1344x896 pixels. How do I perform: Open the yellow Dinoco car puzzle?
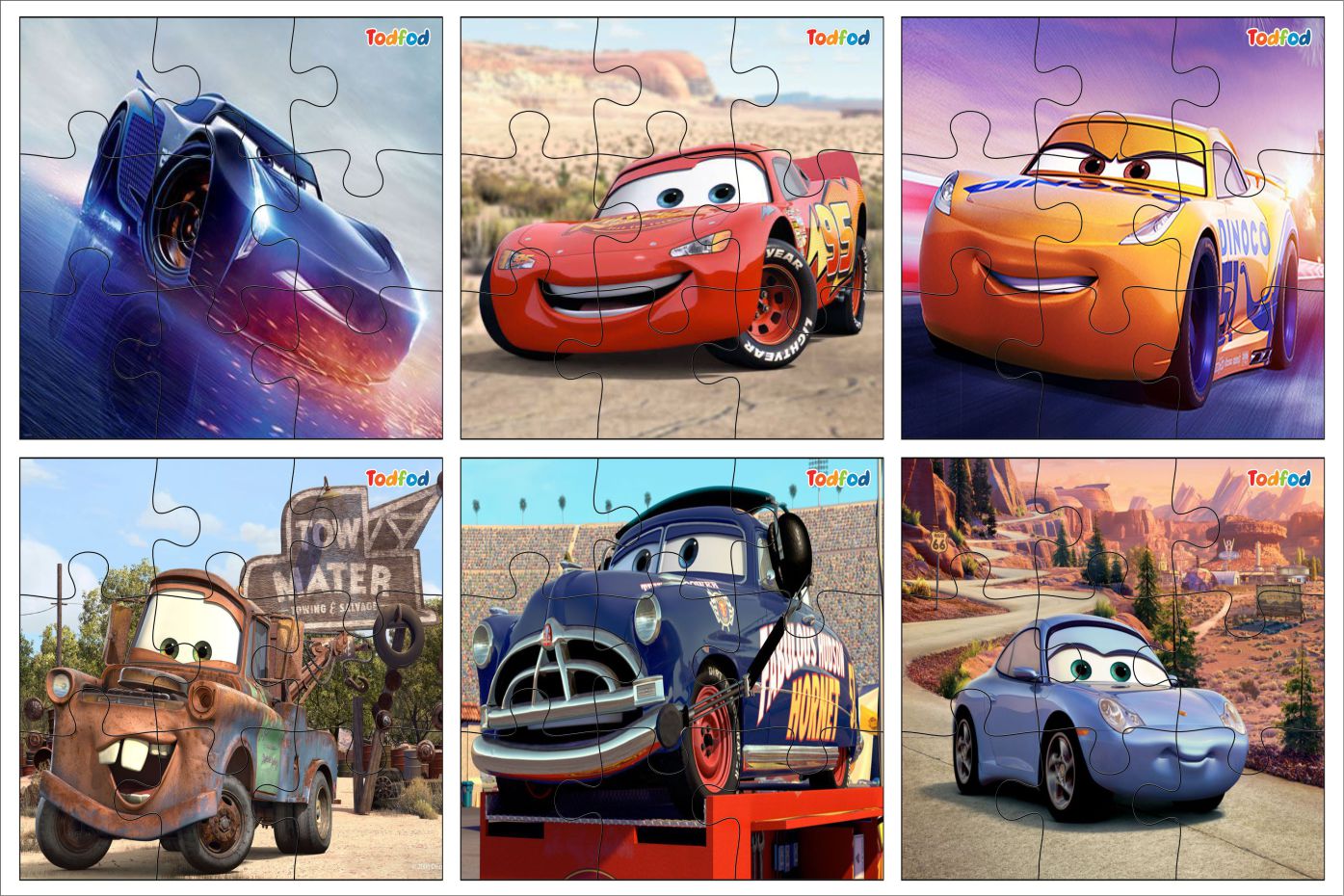click(x=1112, y=227)
